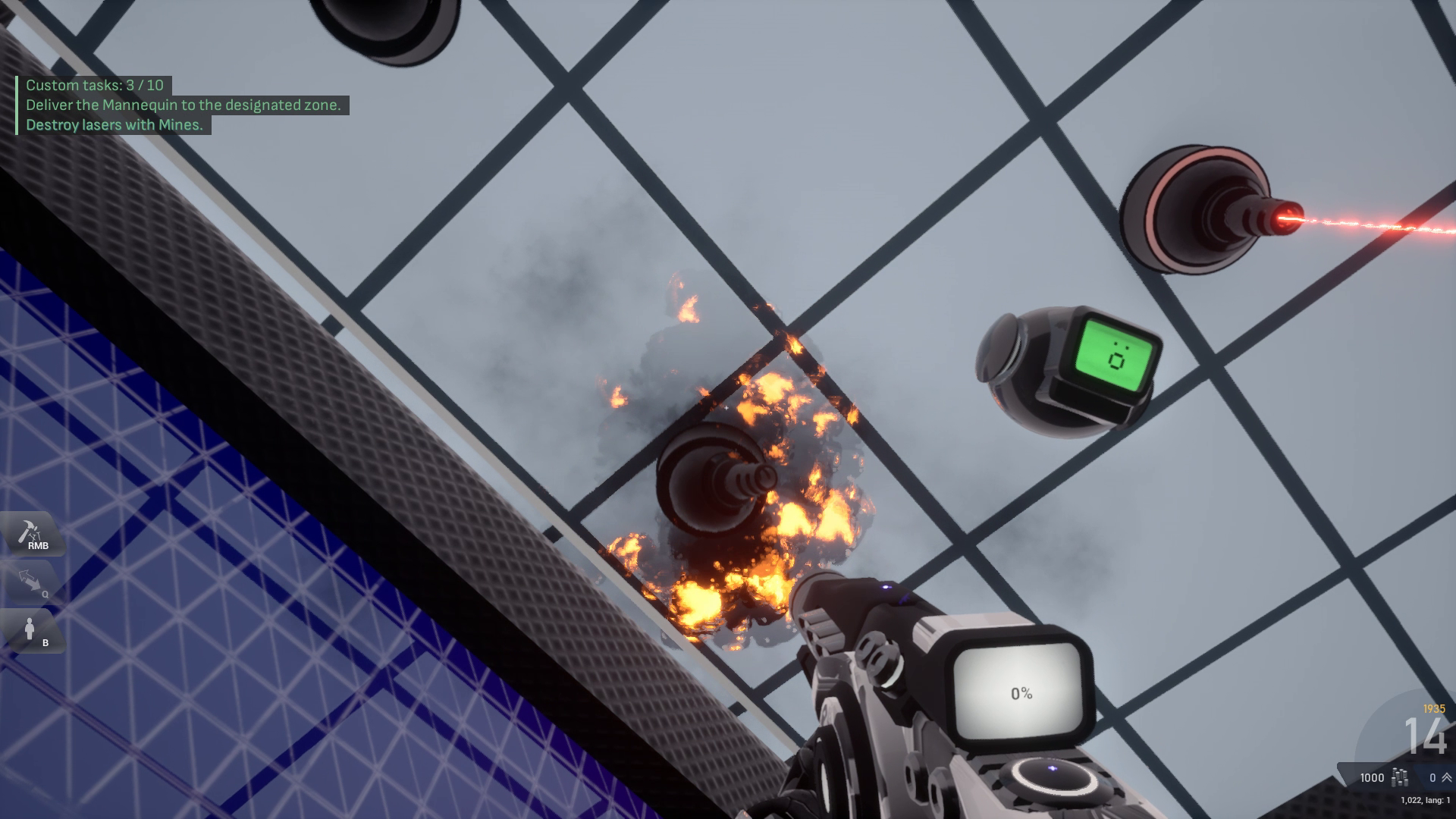Expand the upgrade counter showing 0
This screenshot has height=819, width=1456.
tap(1433, 779)
